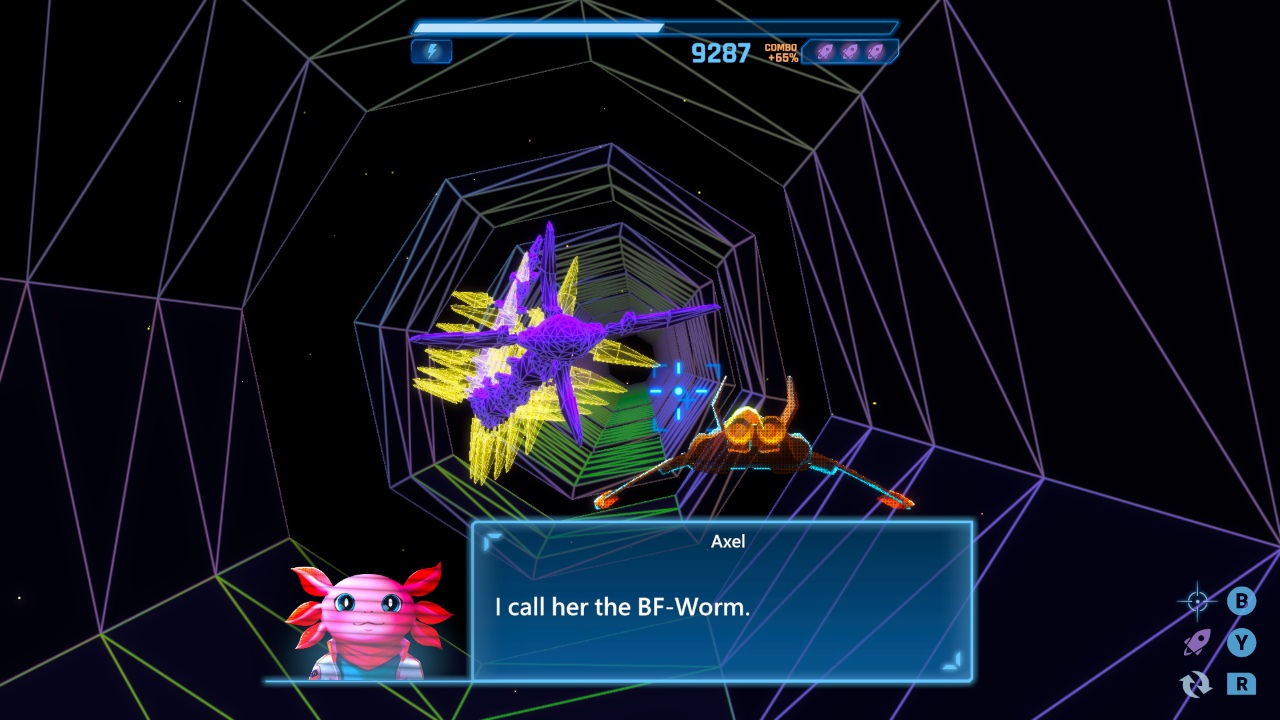Click the score display showing 9287
This screenshot has height=720, width=1280.
[x=718, y=55]
